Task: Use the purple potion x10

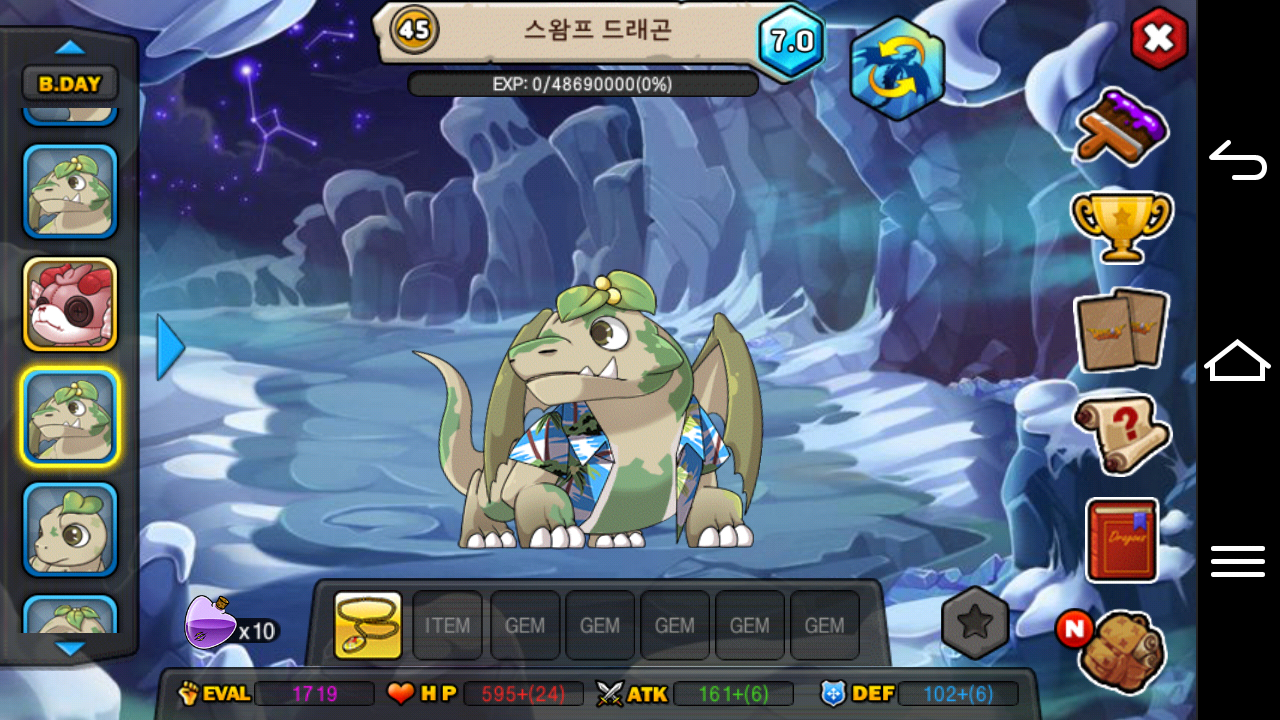Action: 211,622
